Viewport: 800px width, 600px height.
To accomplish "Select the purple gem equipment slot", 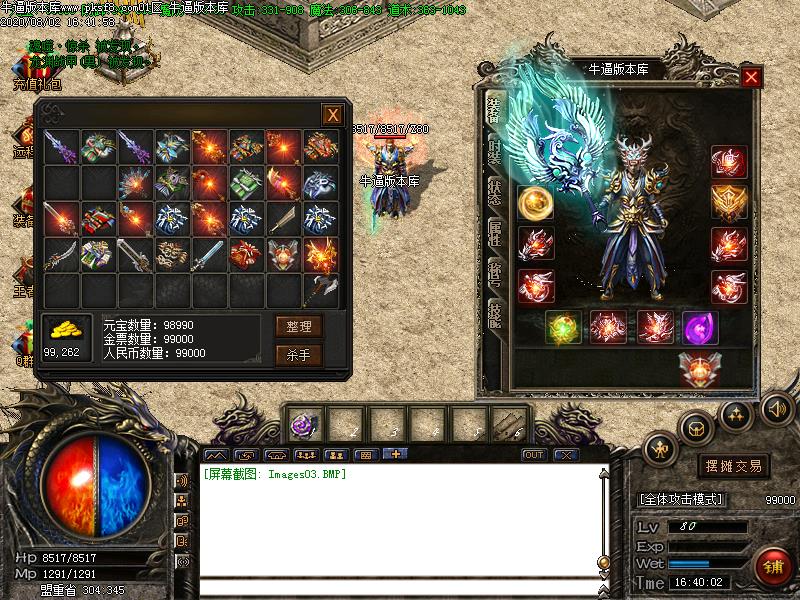I will (699, 327).
